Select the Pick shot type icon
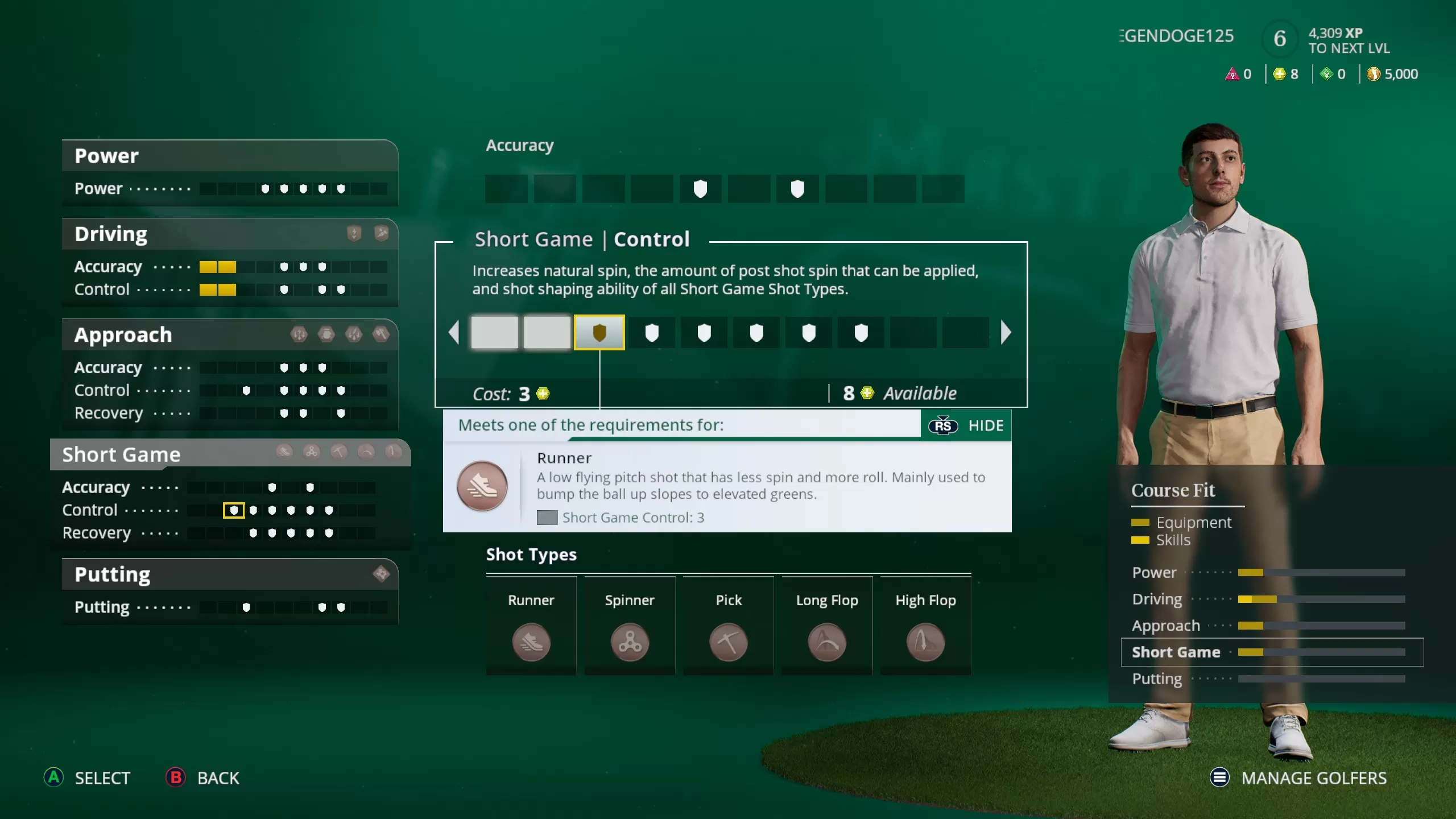The image size is (1456, 819). 728,643
